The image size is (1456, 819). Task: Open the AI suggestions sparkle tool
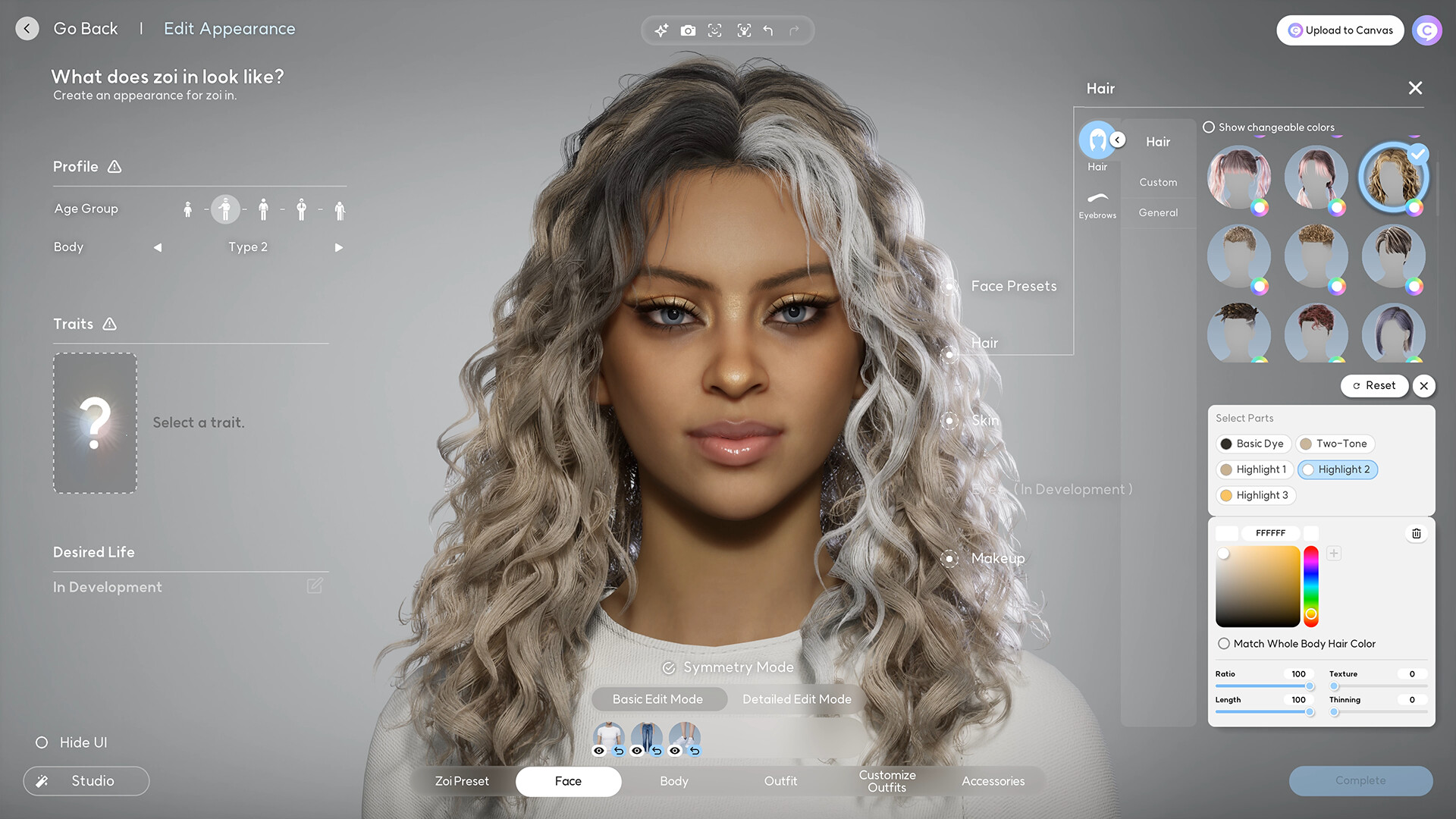[661, 30]
